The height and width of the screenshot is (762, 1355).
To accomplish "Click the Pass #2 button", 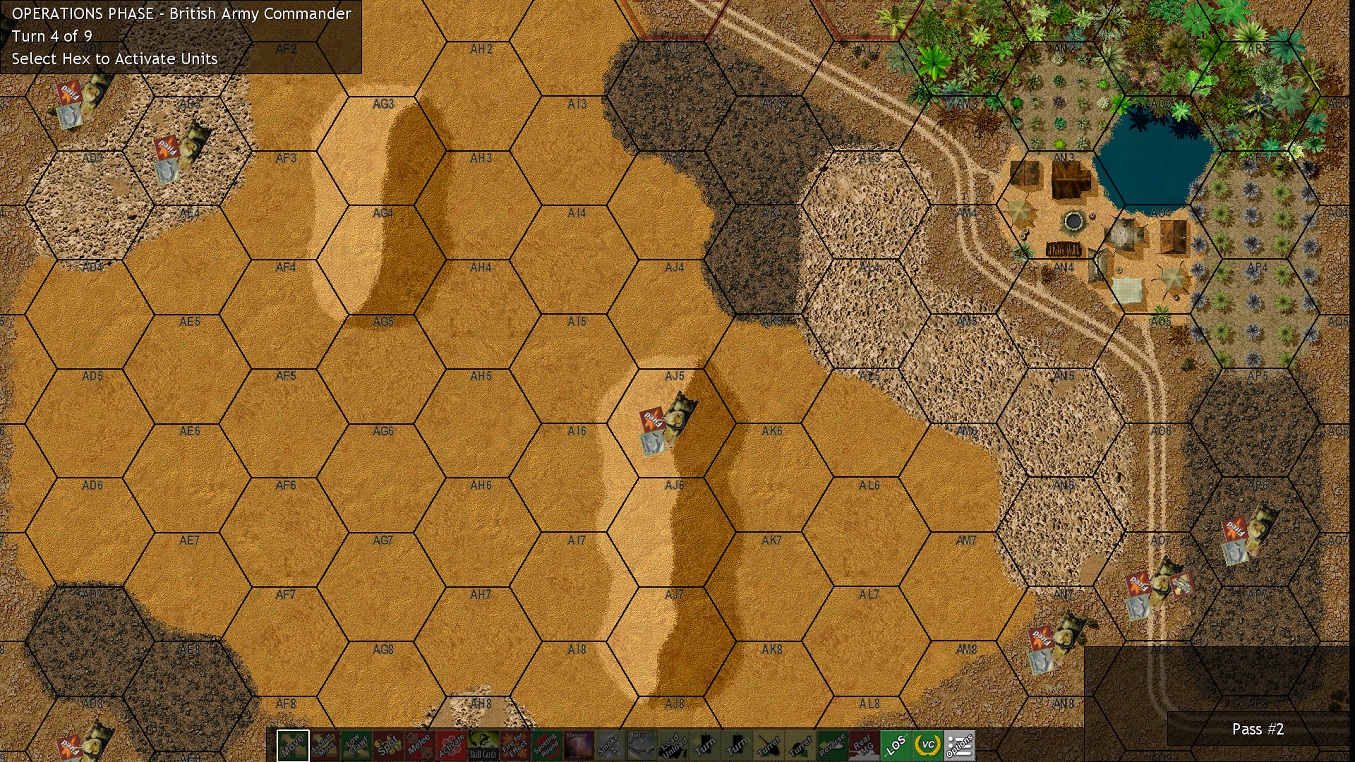I will coord(1257,729).
